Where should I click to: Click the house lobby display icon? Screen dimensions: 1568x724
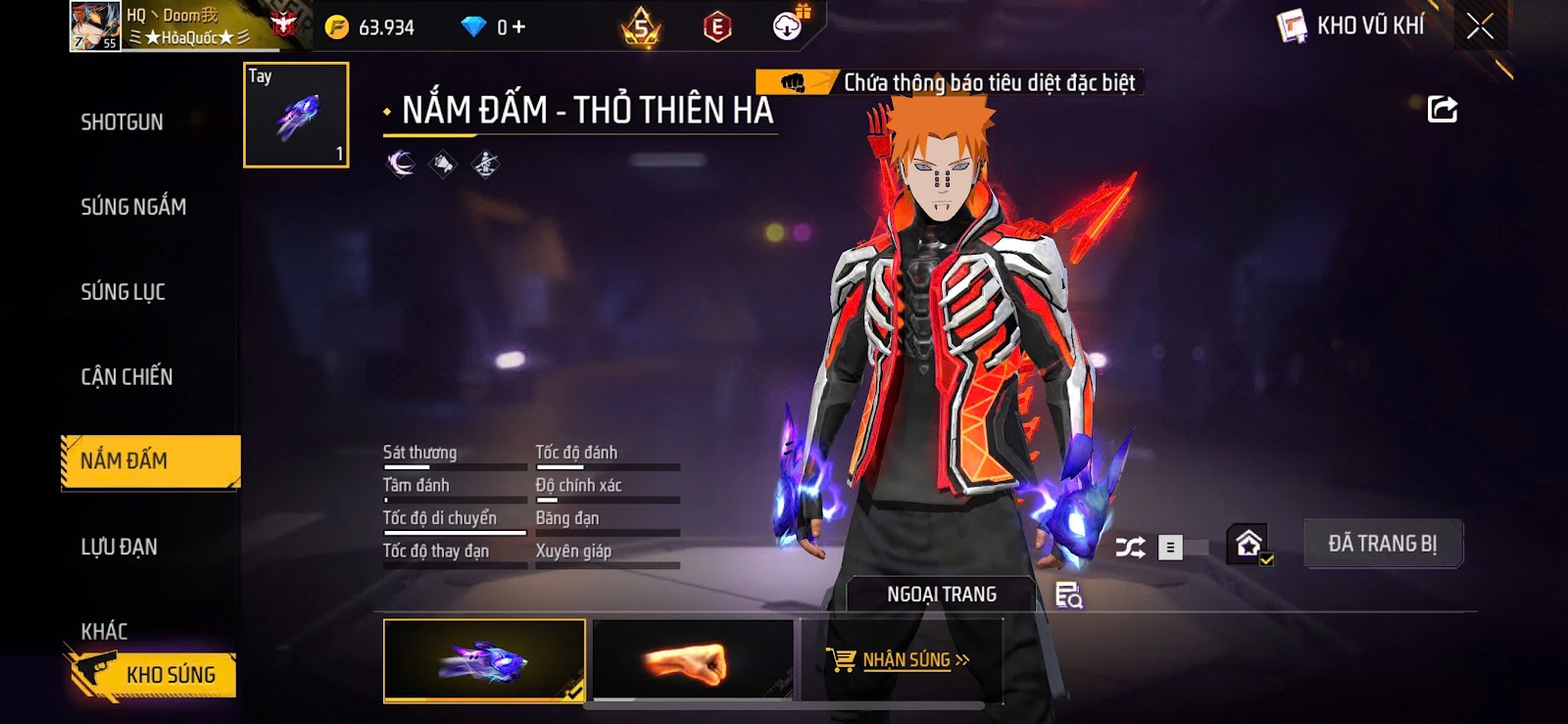[x=1249, y=544]
